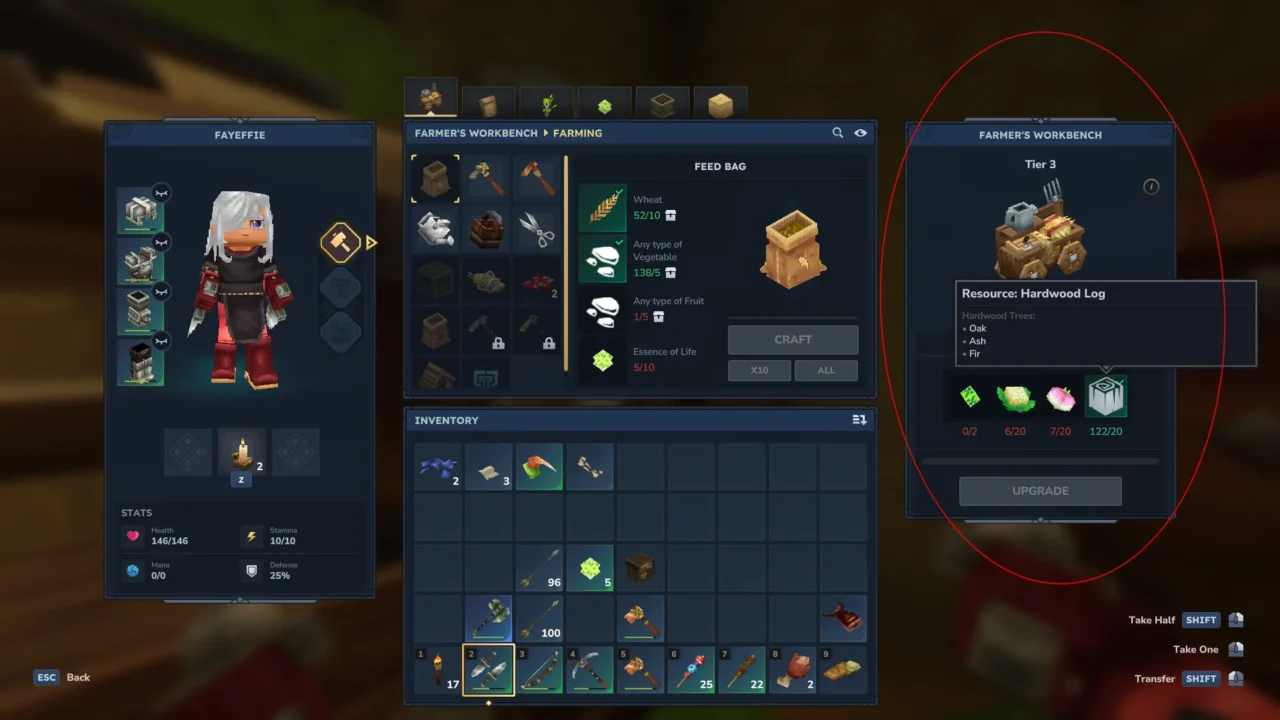Switch to the seedling sprout crafting tab

click(x=548, y=103)
